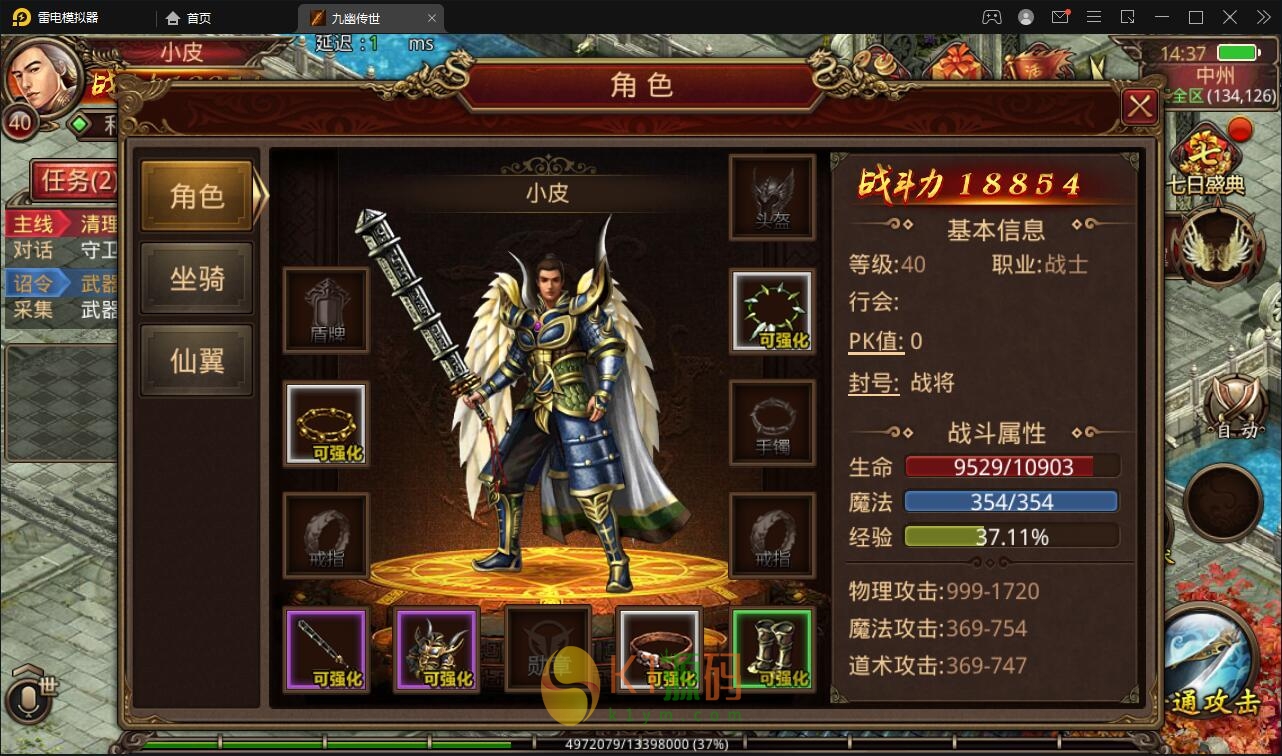Select the boots slot marked 可强化
Viewport: 1282px width, 756px height.
tap(772, 648)
